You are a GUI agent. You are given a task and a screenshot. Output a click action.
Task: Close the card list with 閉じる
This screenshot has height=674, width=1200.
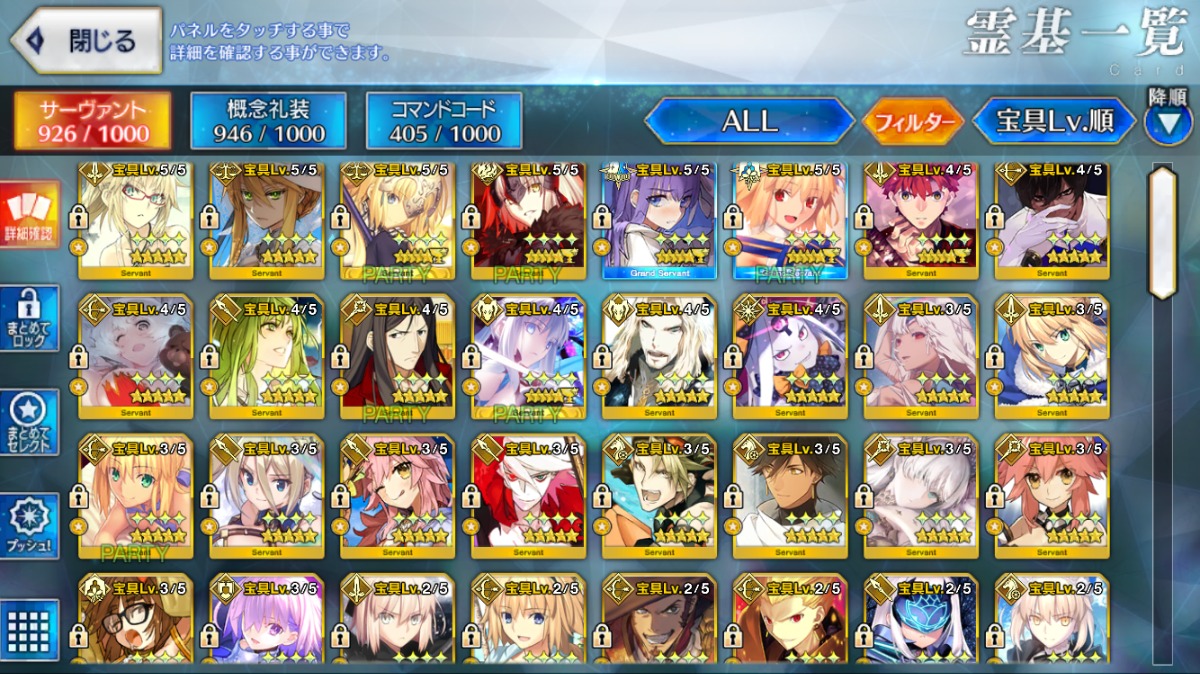click(x=86, y=41)
